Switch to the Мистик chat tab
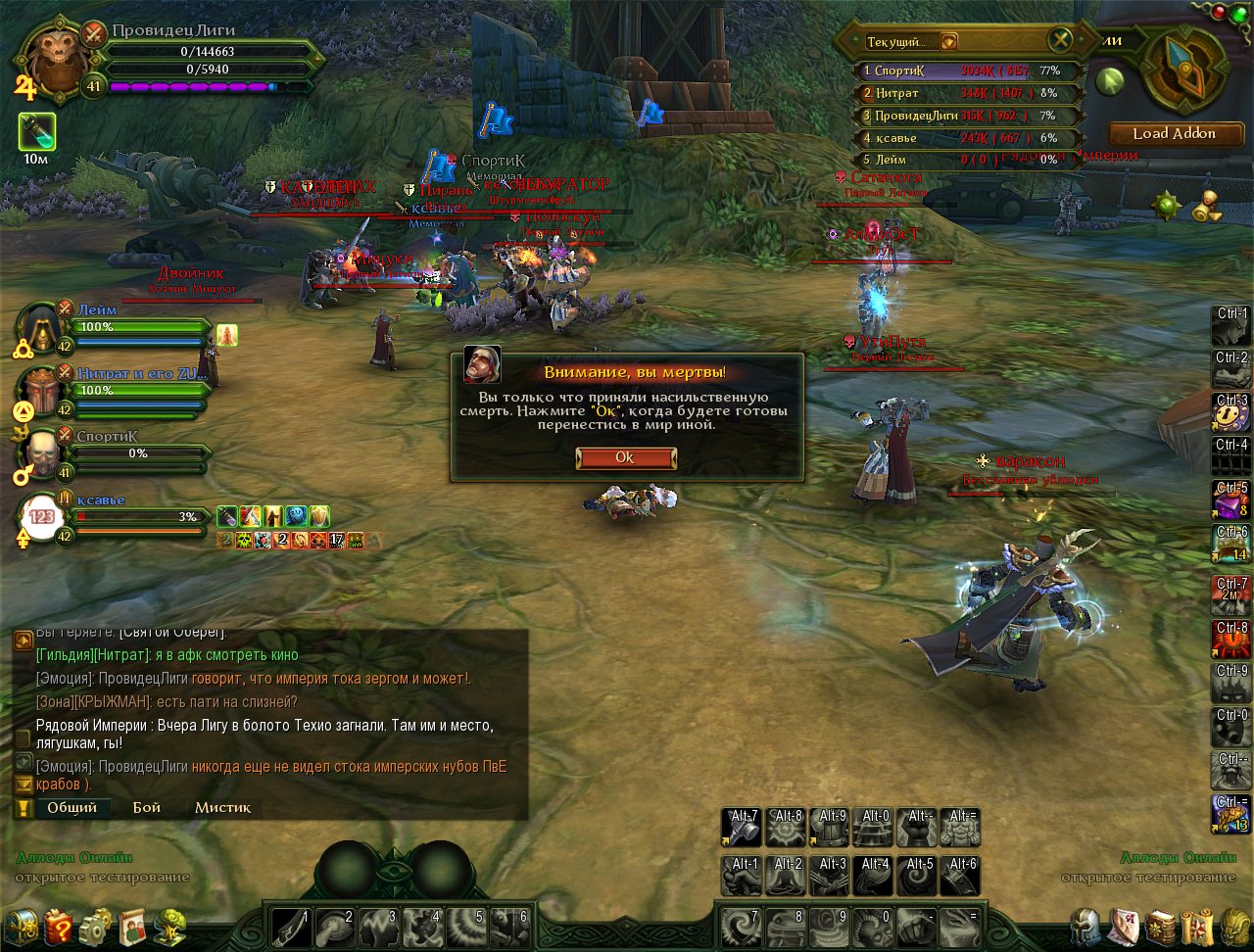Viewport: 1254px width, 952px height. pos(222,808)
